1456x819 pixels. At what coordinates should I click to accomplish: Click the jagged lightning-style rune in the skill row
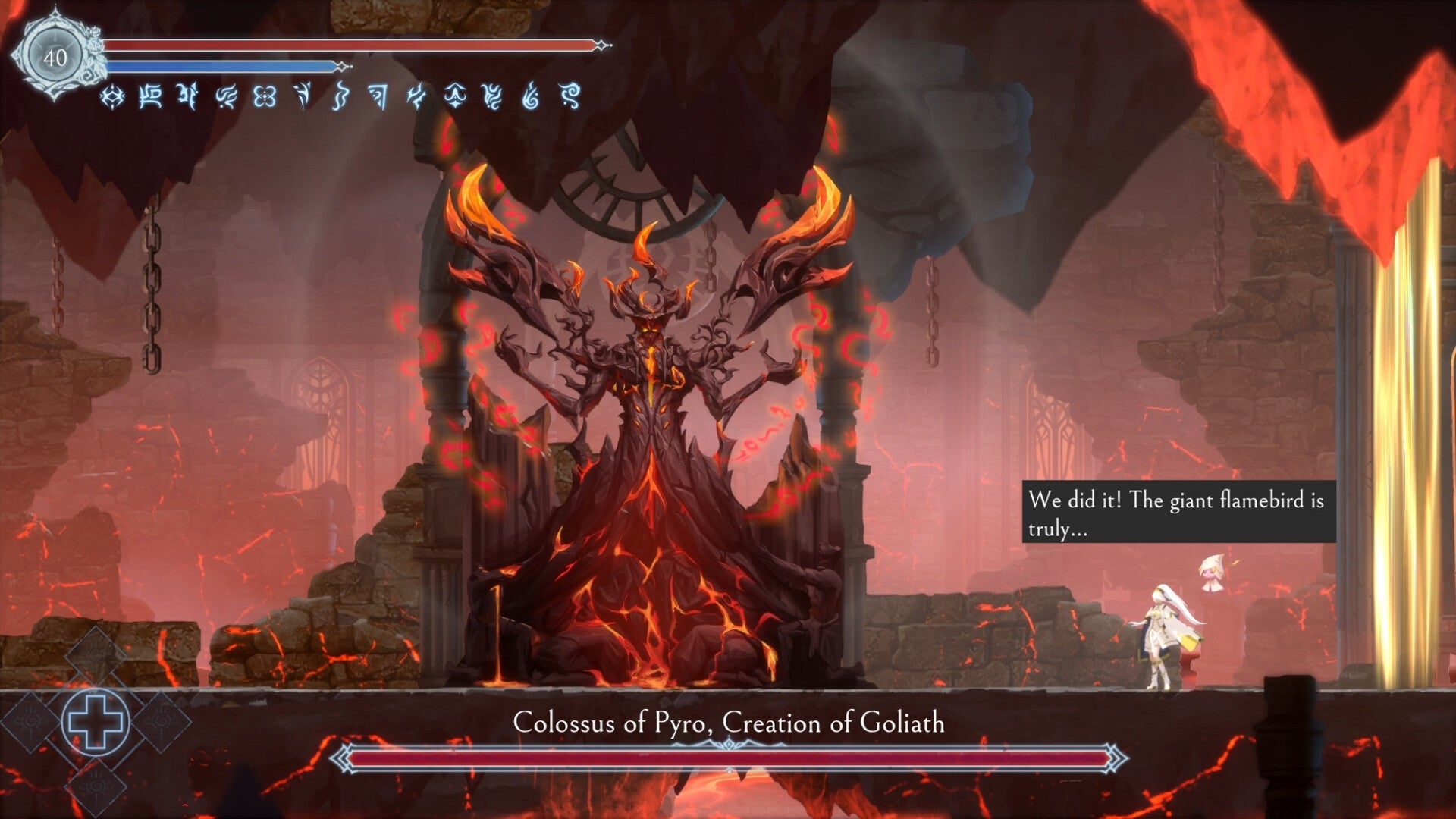[417, 97]
